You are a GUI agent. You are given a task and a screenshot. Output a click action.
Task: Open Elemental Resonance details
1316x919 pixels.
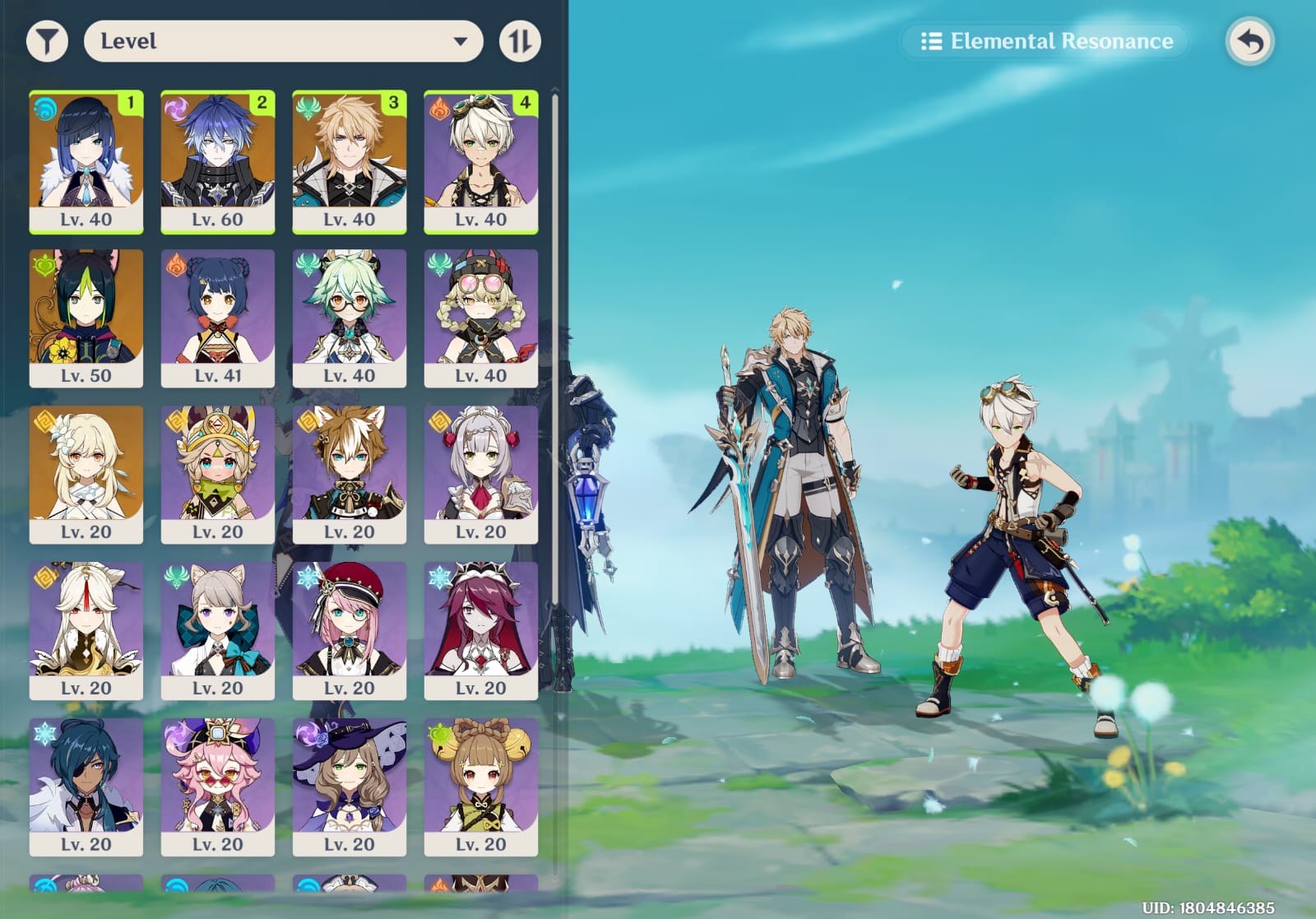click(x=1046, y=41)
